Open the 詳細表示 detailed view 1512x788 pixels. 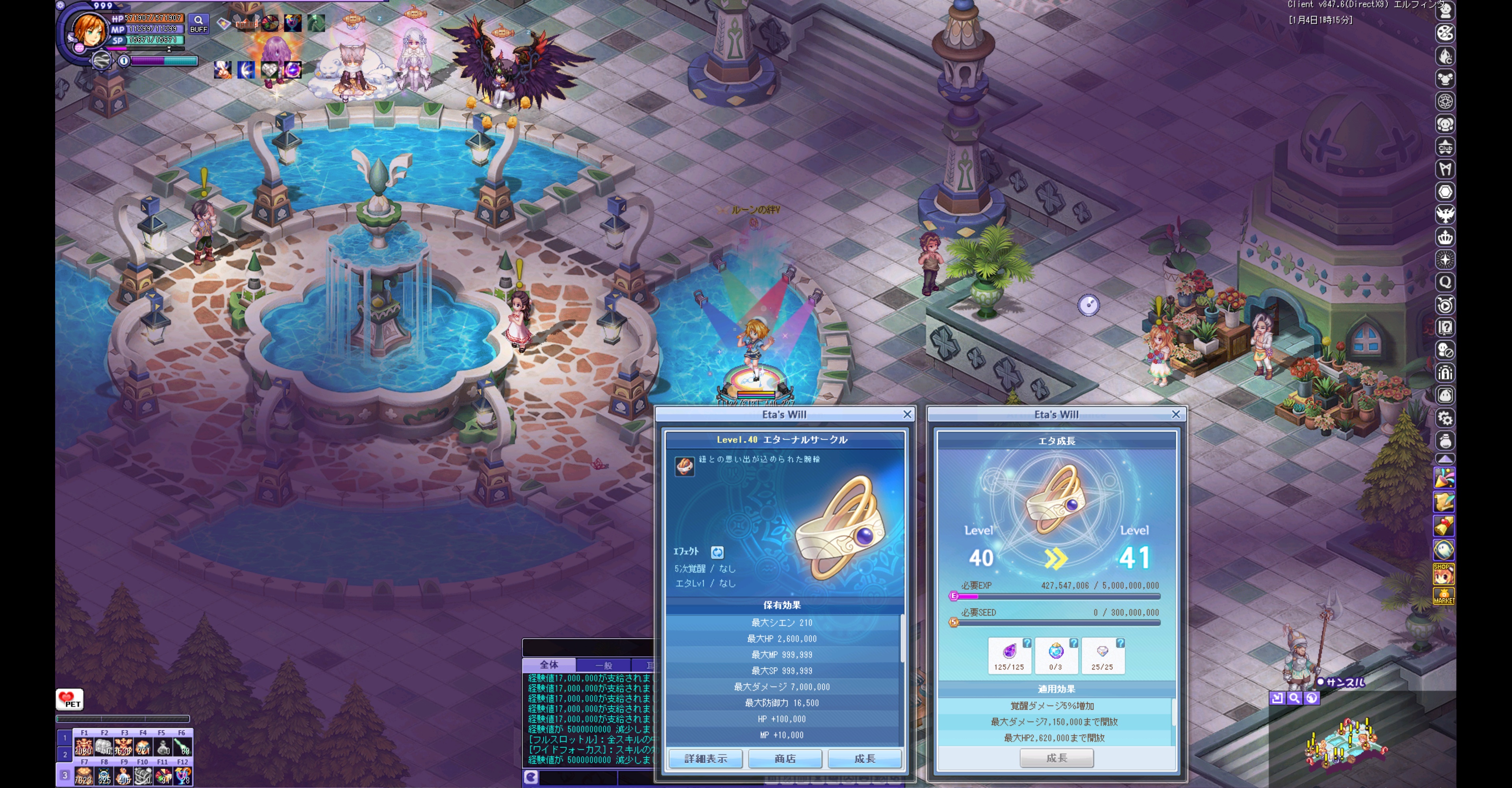706,758
